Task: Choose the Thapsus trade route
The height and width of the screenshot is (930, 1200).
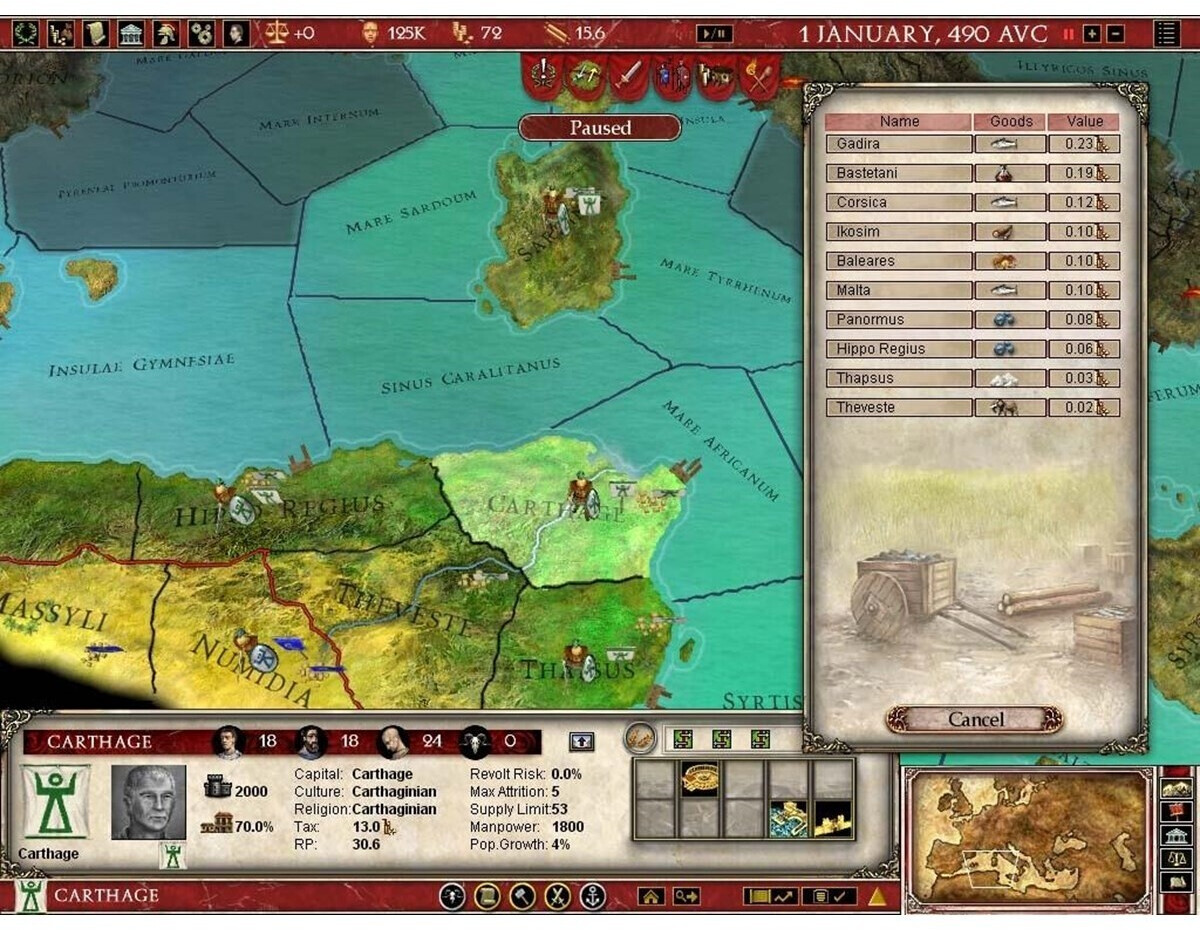Action: 899,378
